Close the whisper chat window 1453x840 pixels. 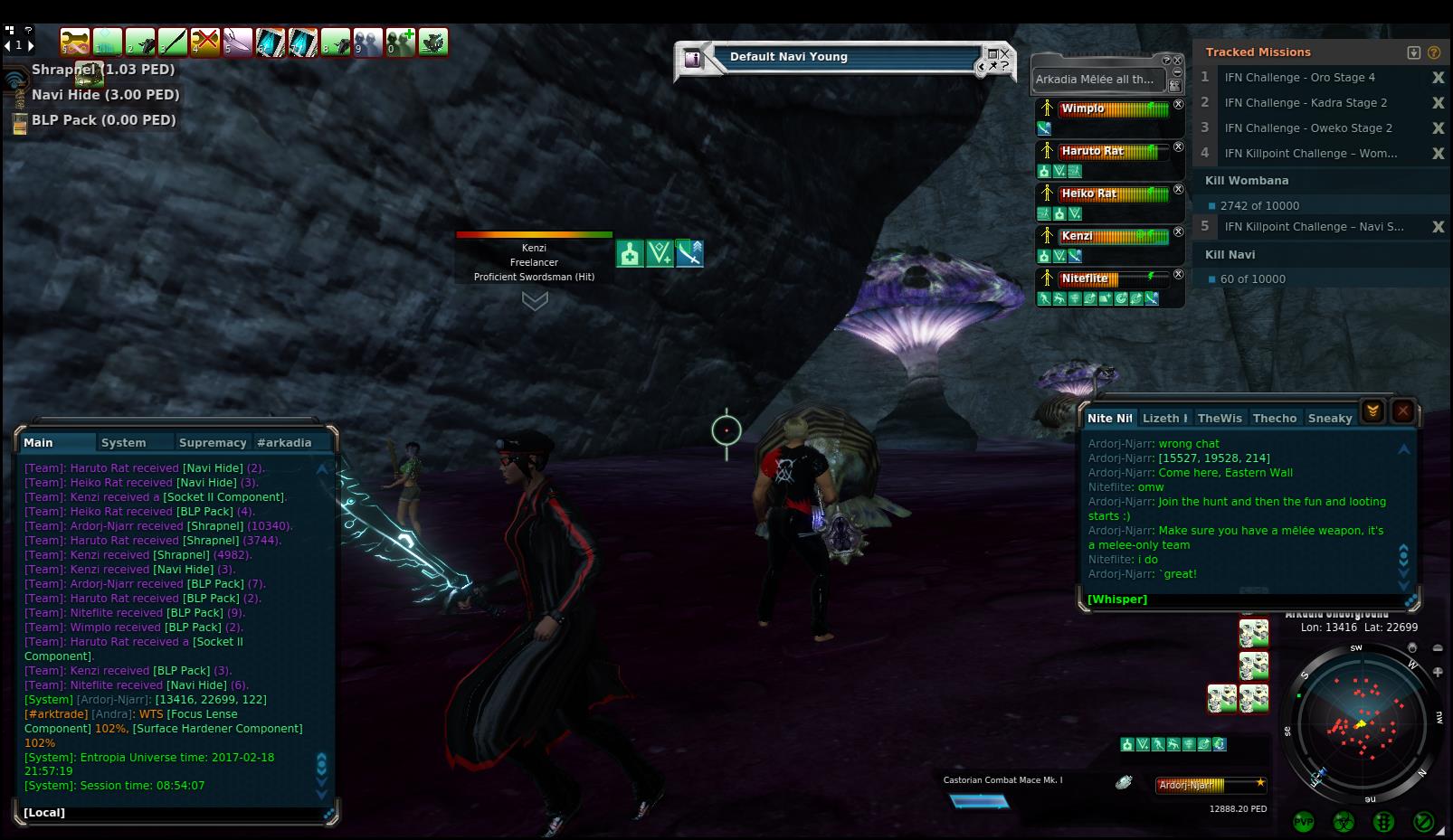pos(1402,411)
